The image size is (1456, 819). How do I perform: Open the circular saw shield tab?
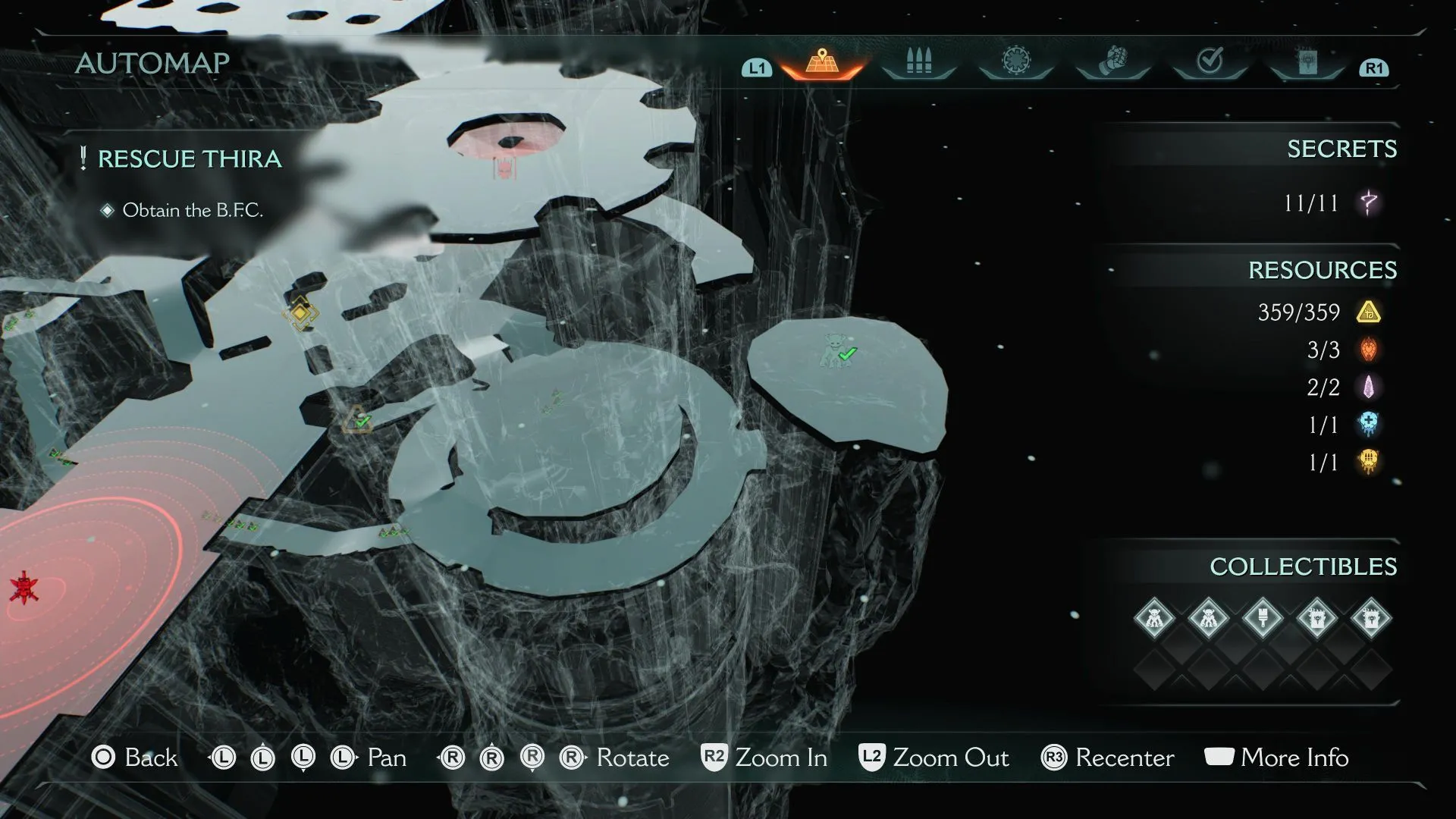(x=1015, y=61)
